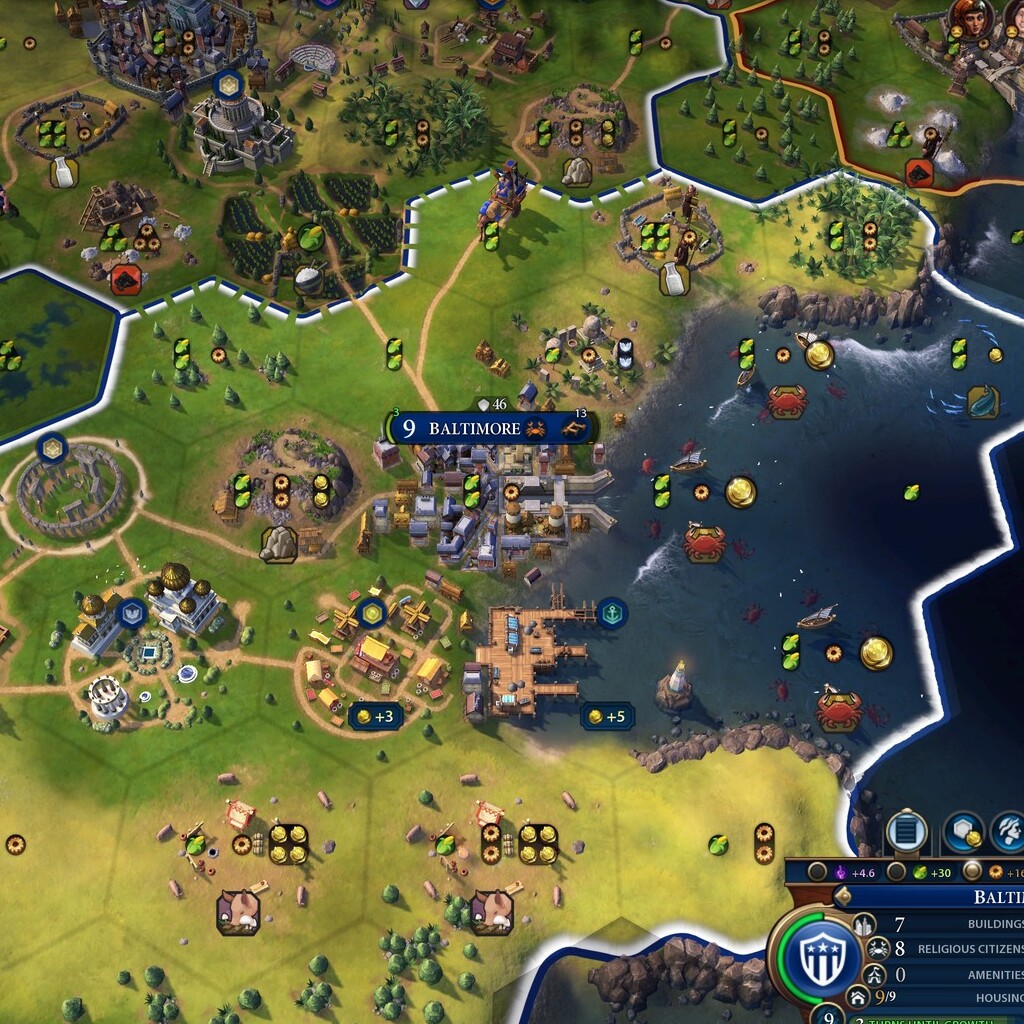Image resolution: width=1024 pixels, height=1024 pixels.
Task: Toggle the production yield focus circle
Action: 972,871
